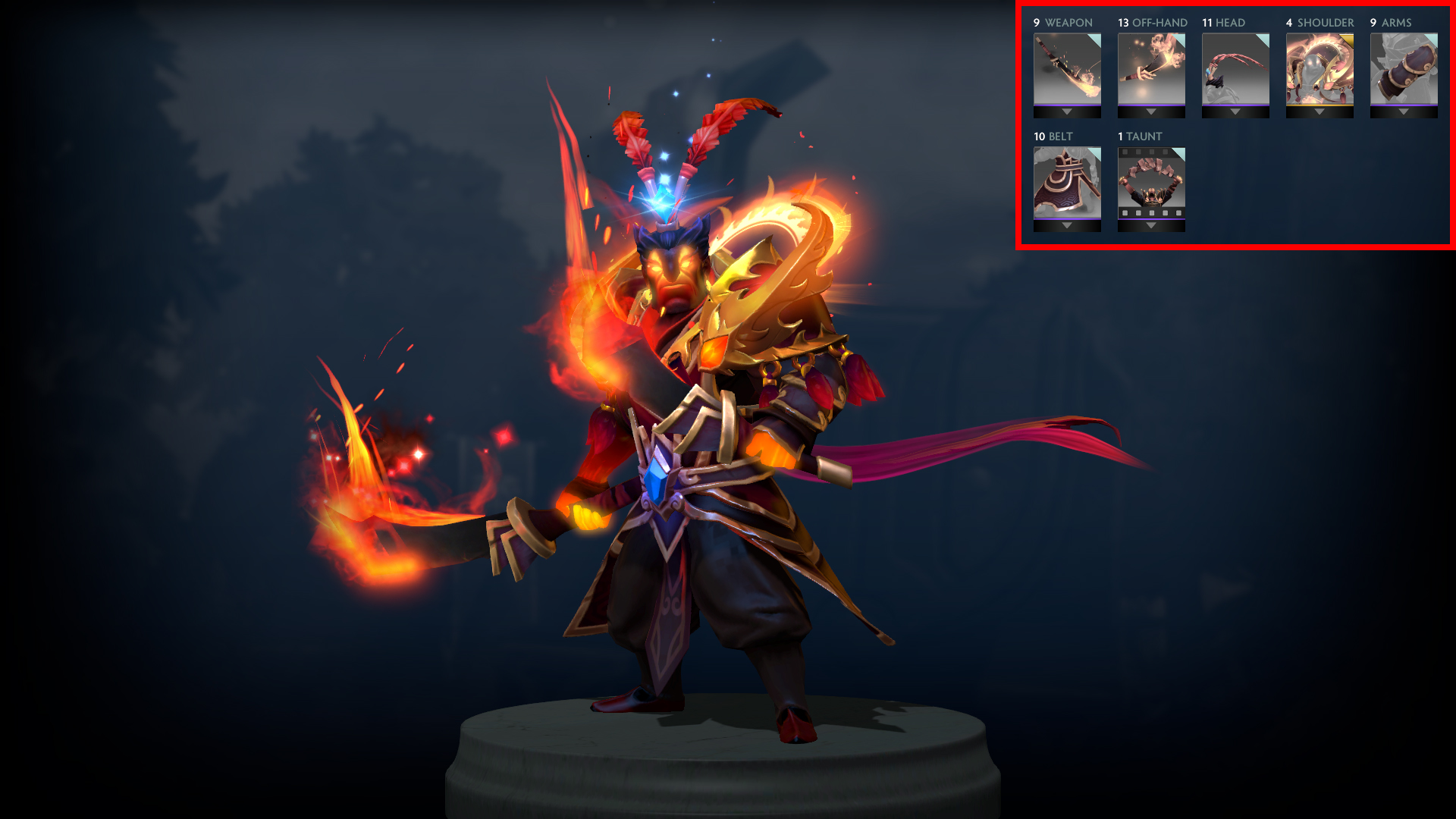Image resolution: width=1456 pixels, height=819 pixels.
Task: Expand the dropdown arrow under Arms
Action: pyautogui.click(x=1404, y=112)
